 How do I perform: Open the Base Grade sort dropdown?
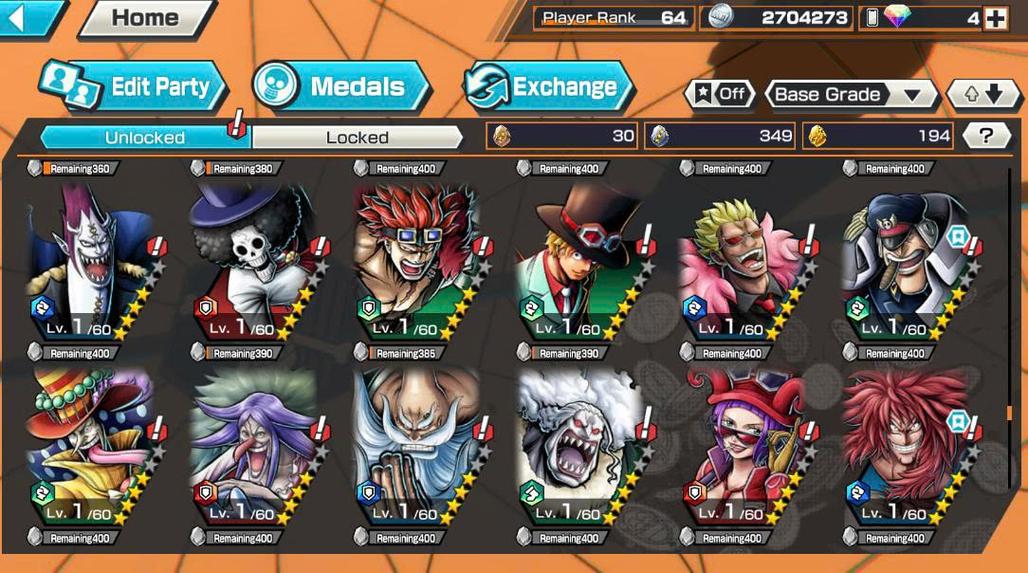[850, 94]
